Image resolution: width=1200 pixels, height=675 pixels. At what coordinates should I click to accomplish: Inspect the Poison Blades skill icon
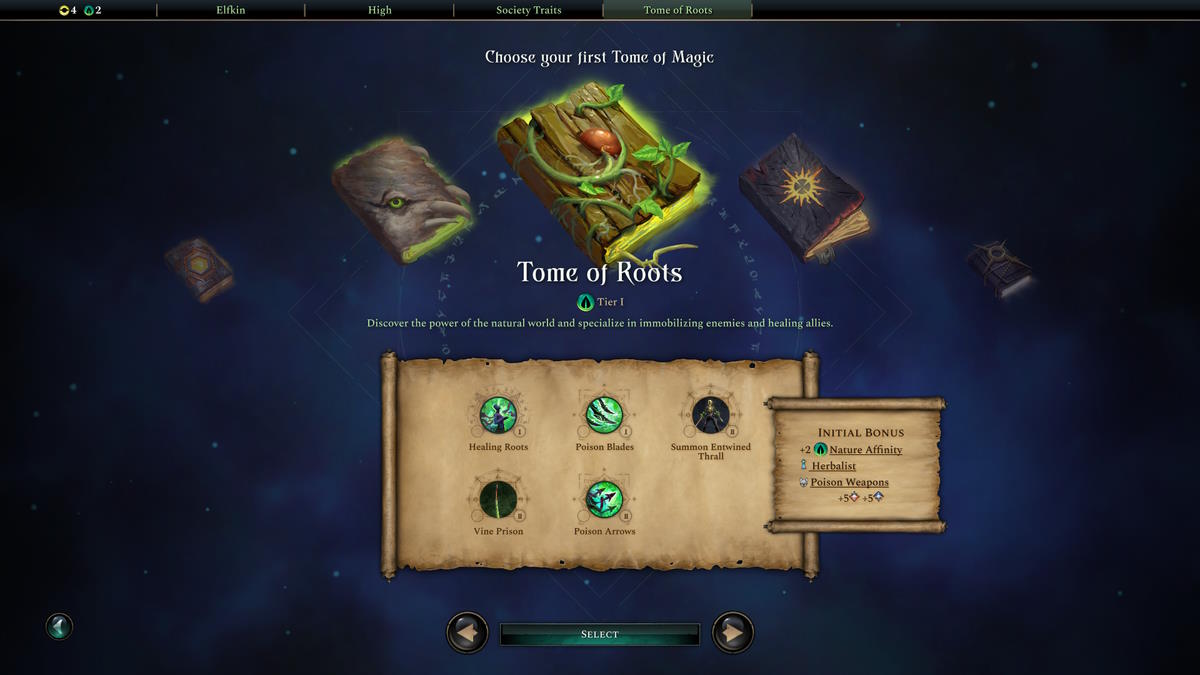pos(604,414)
